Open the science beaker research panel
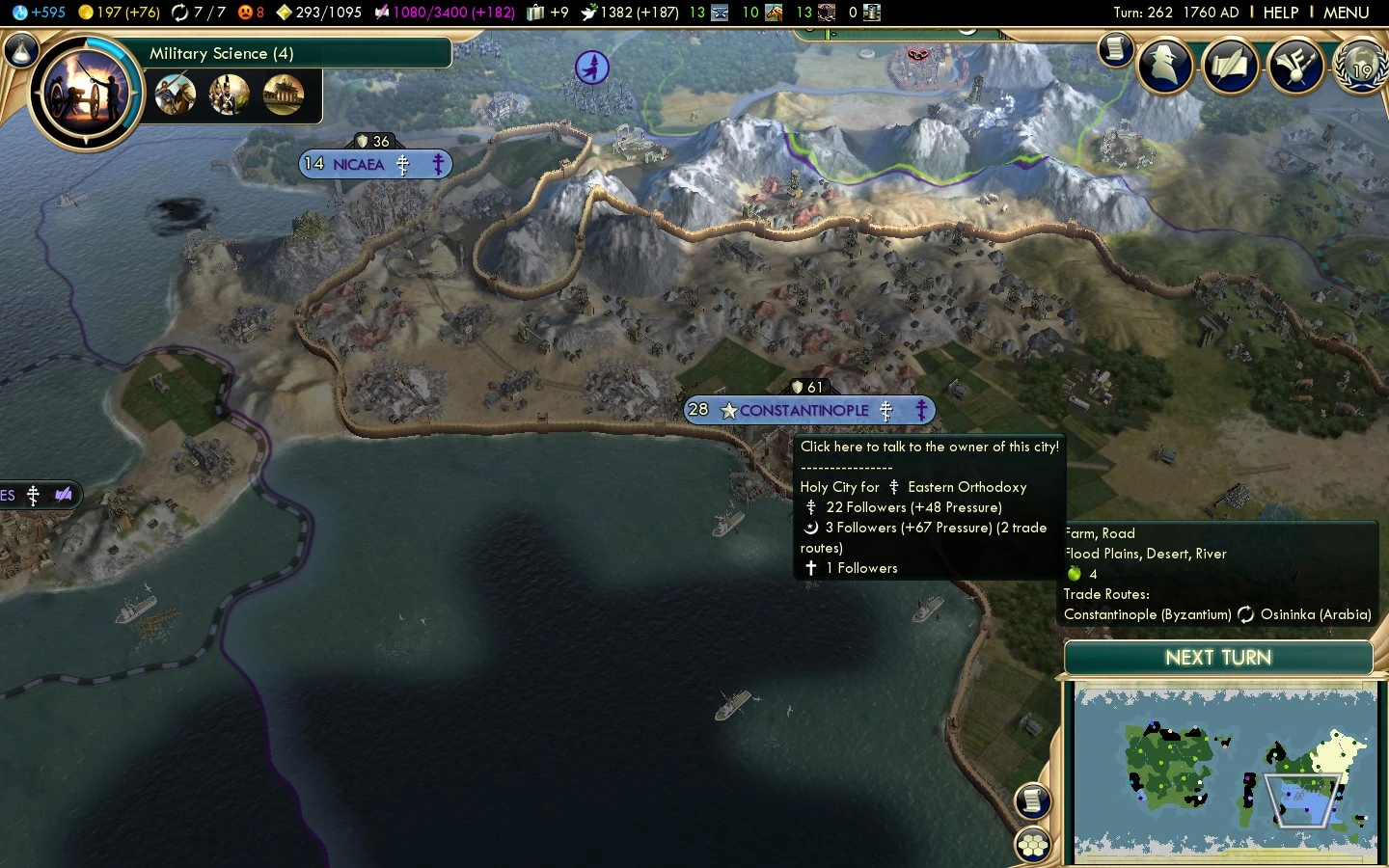The width and height of the screenshot is (1389, 868). pyautogui.click(x=19, y=48)
